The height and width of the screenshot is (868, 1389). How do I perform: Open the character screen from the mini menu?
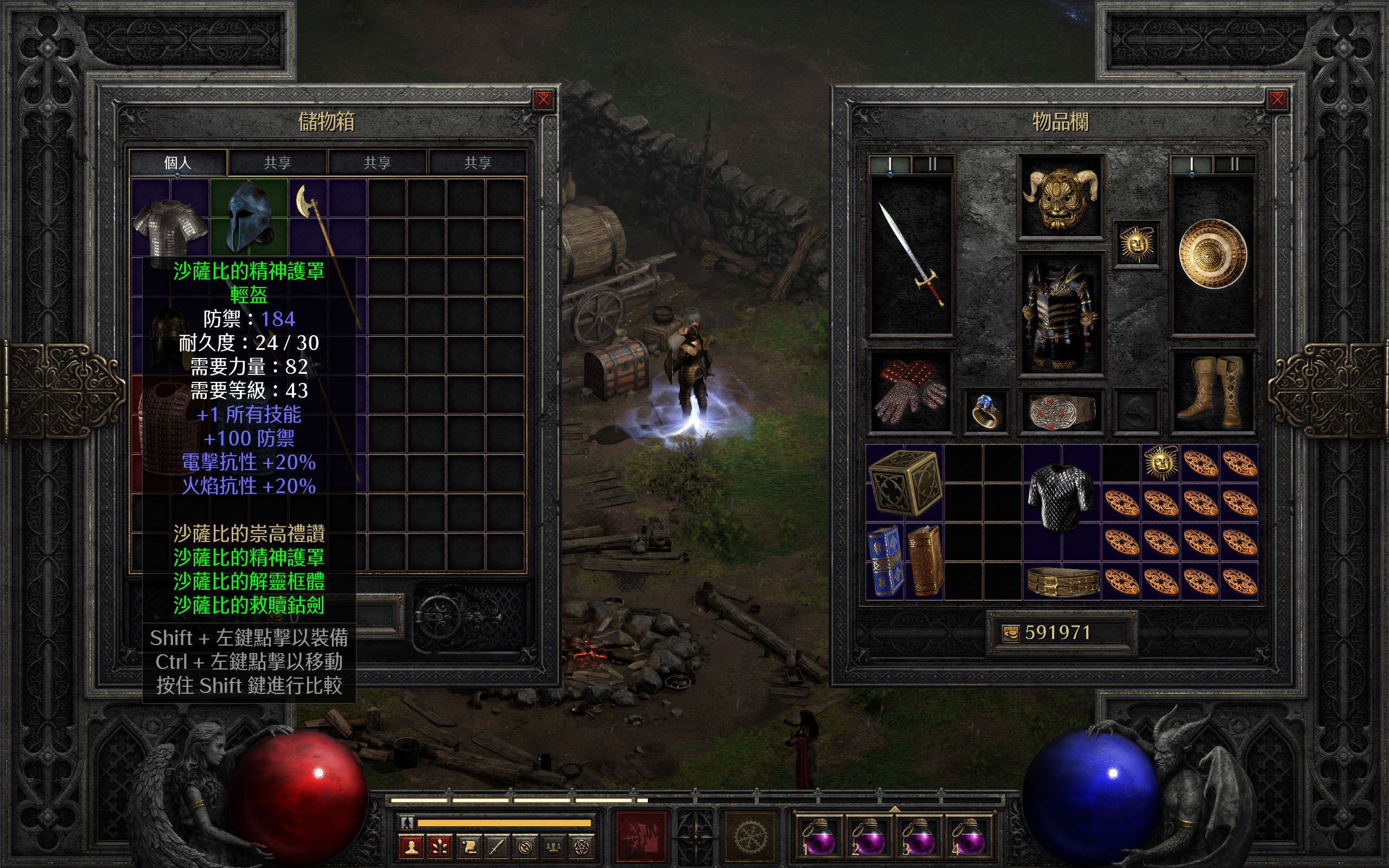click(x=411, y=847)
